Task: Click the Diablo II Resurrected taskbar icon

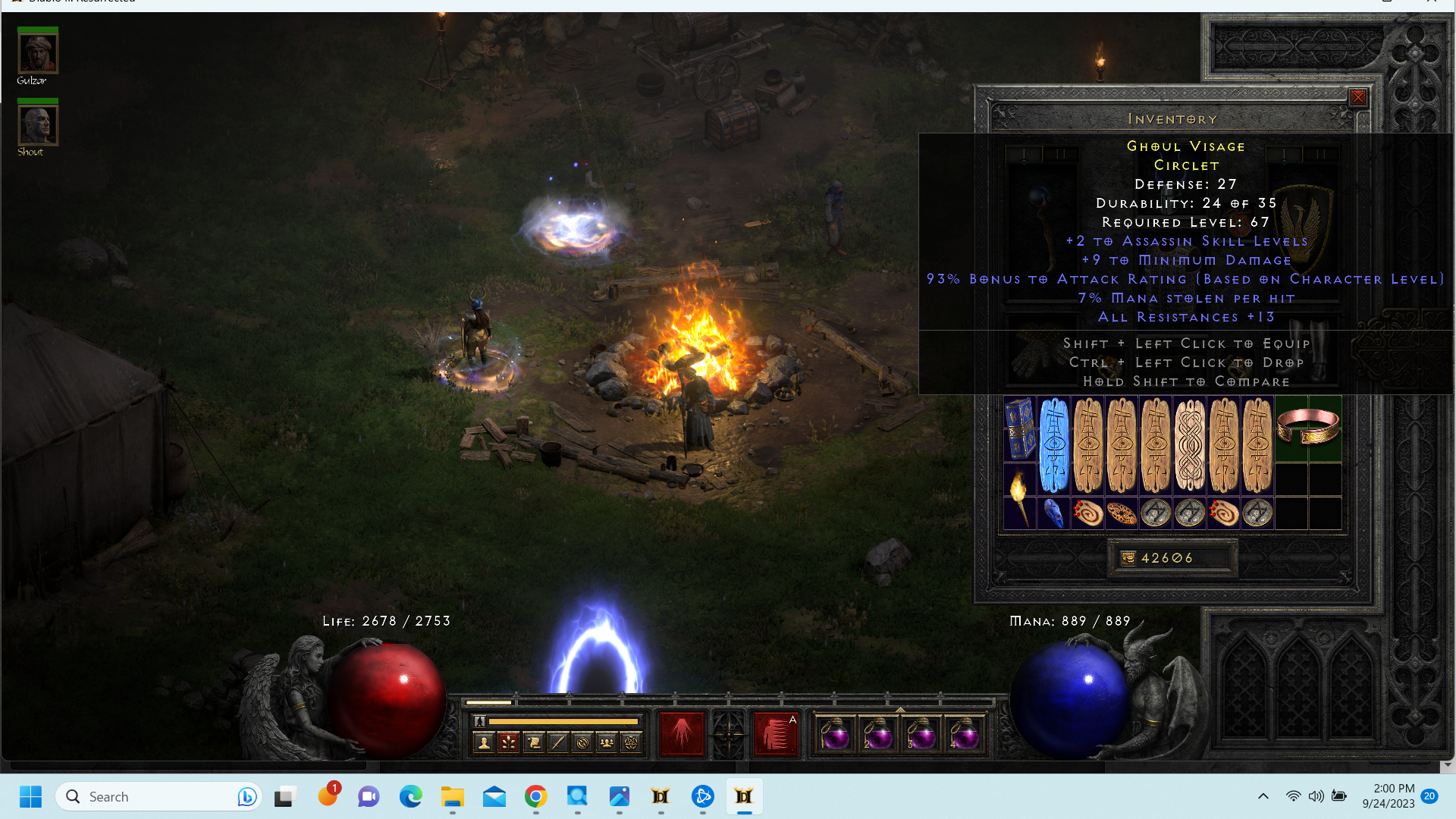Action: [744, 796]
